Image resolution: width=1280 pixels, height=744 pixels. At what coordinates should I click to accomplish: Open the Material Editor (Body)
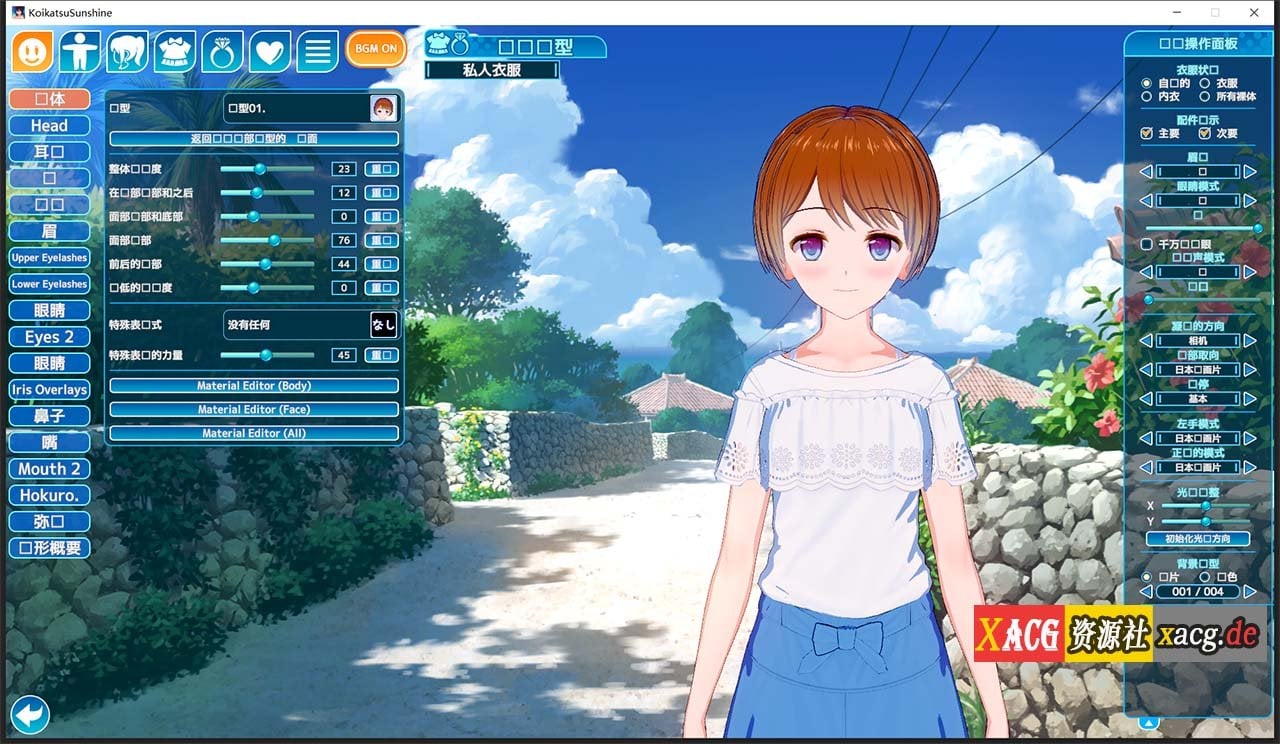click(252, 387)
